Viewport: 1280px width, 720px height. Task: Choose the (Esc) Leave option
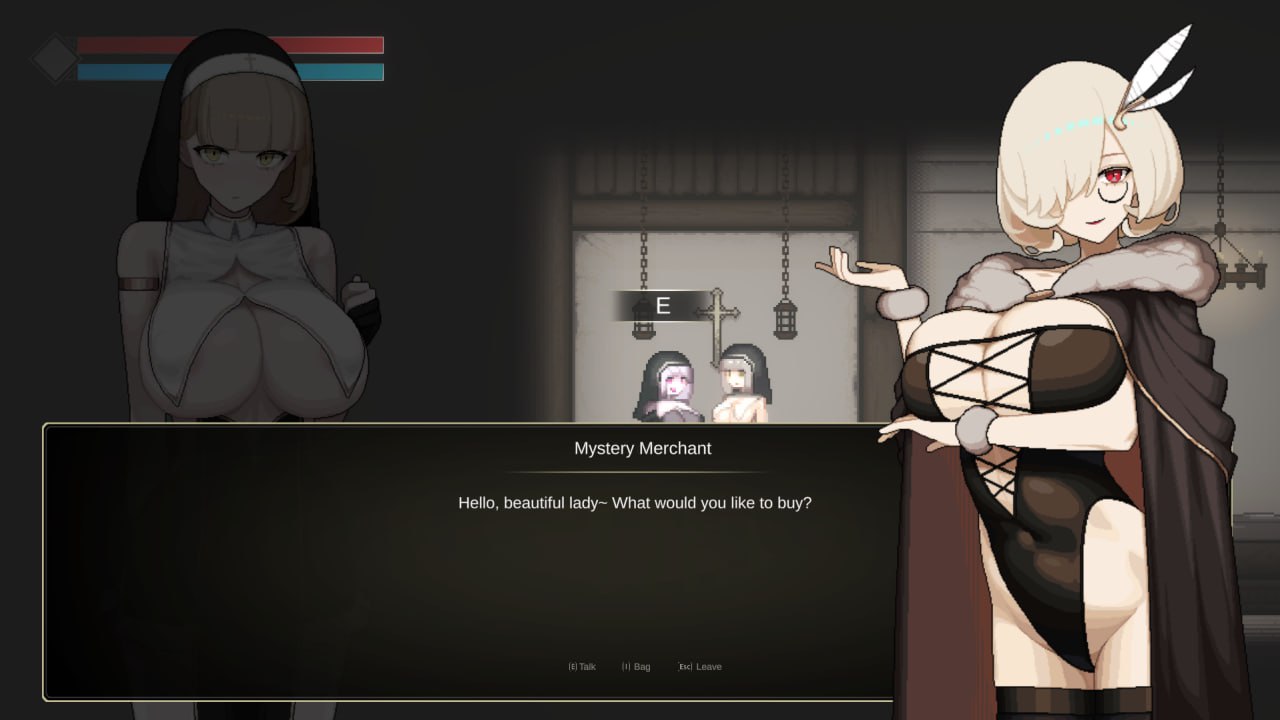click(699, 666)
